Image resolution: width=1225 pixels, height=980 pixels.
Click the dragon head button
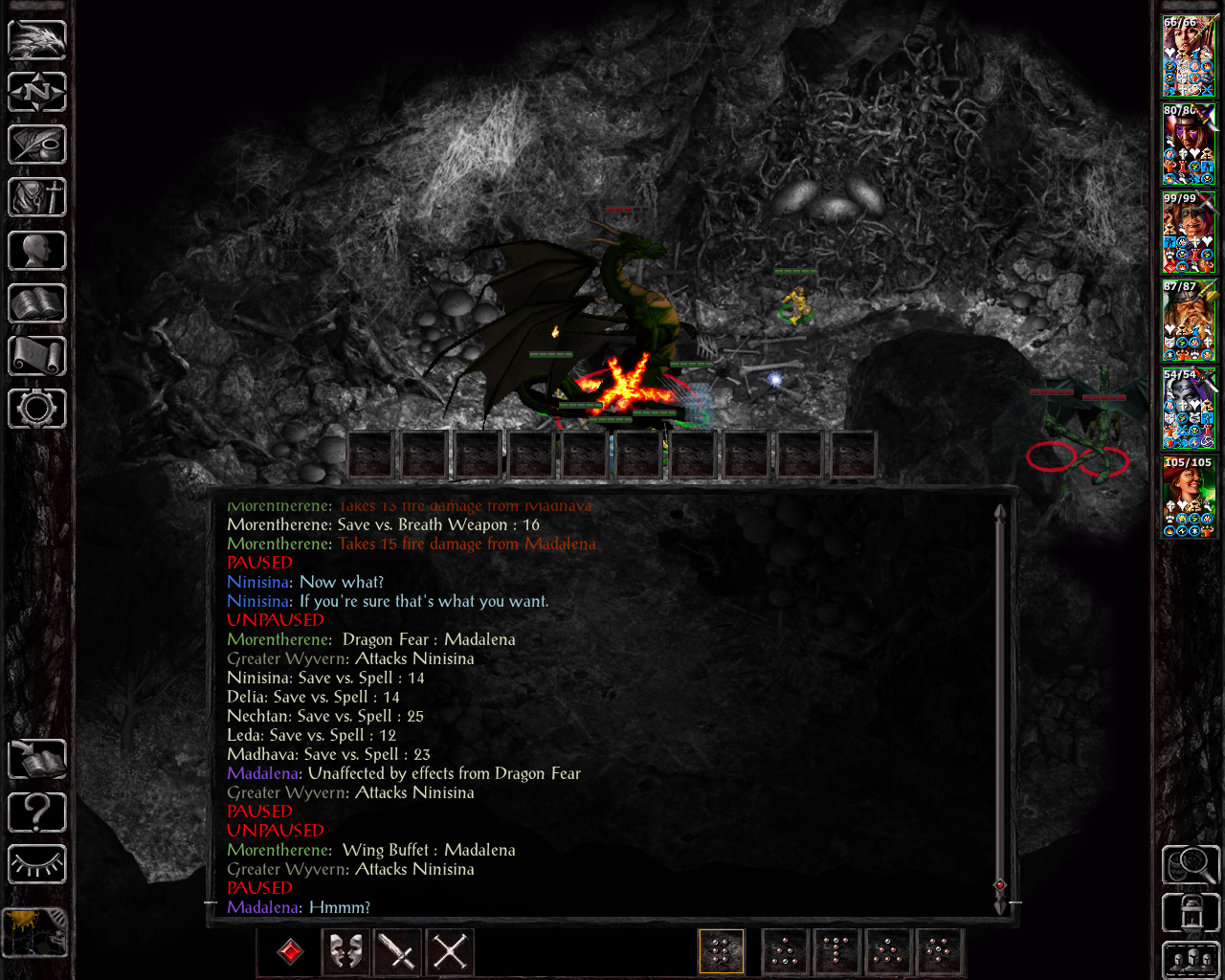(37, 40)
